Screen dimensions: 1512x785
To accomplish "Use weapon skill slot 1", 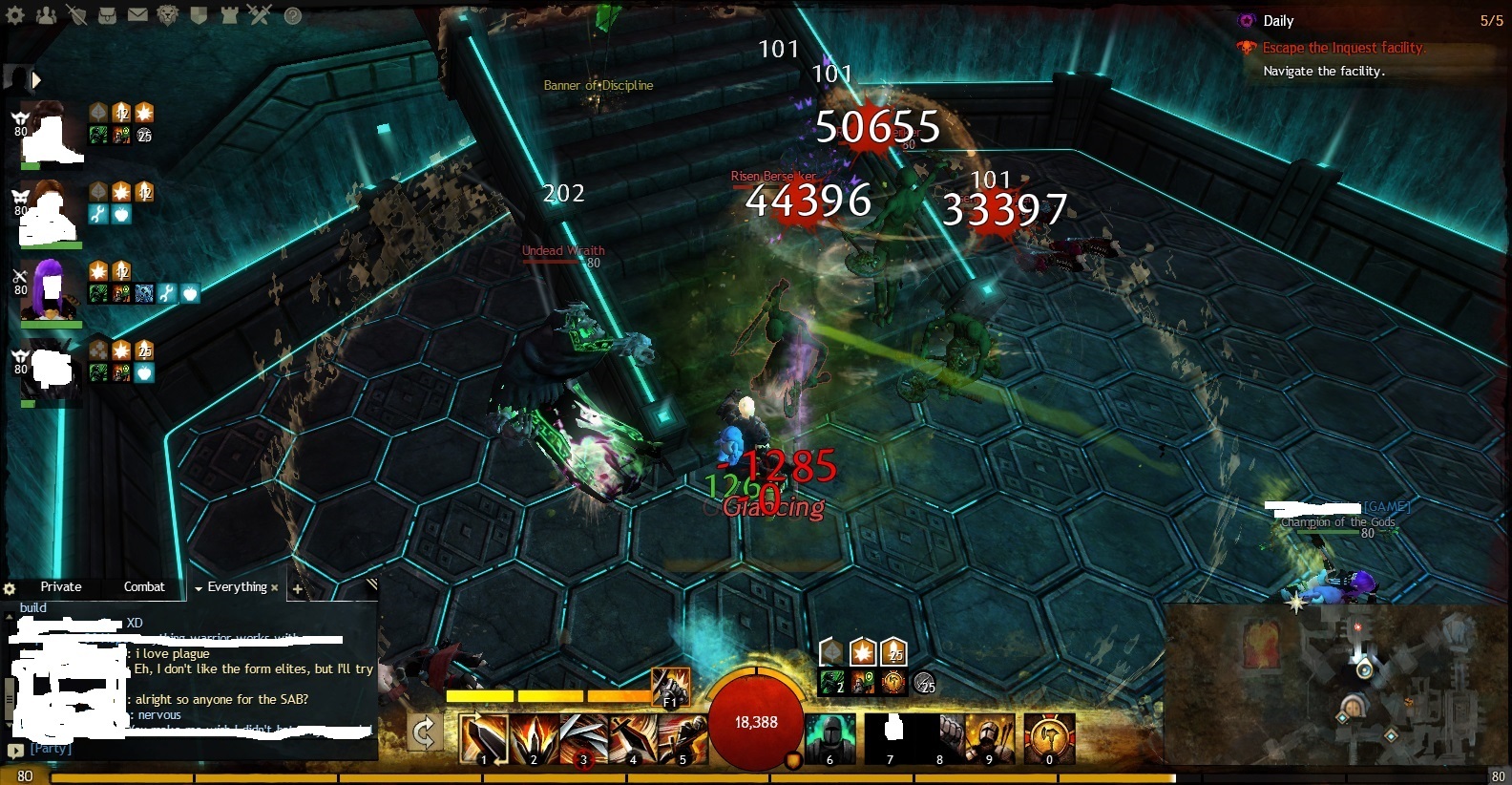I will coord(483,739).
